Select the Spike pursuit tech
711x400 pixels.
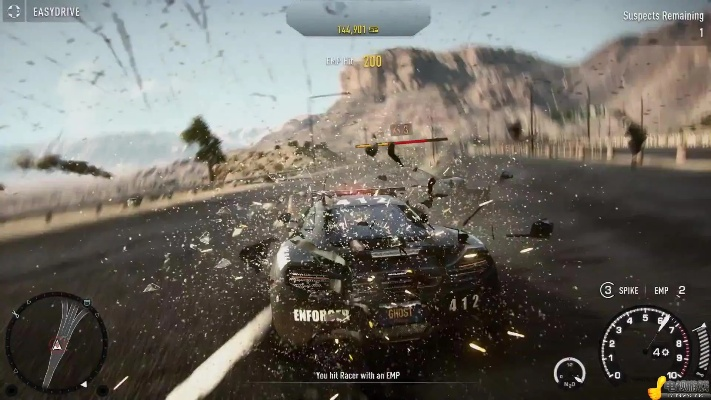pyautogui.click(x=621, y=290)
